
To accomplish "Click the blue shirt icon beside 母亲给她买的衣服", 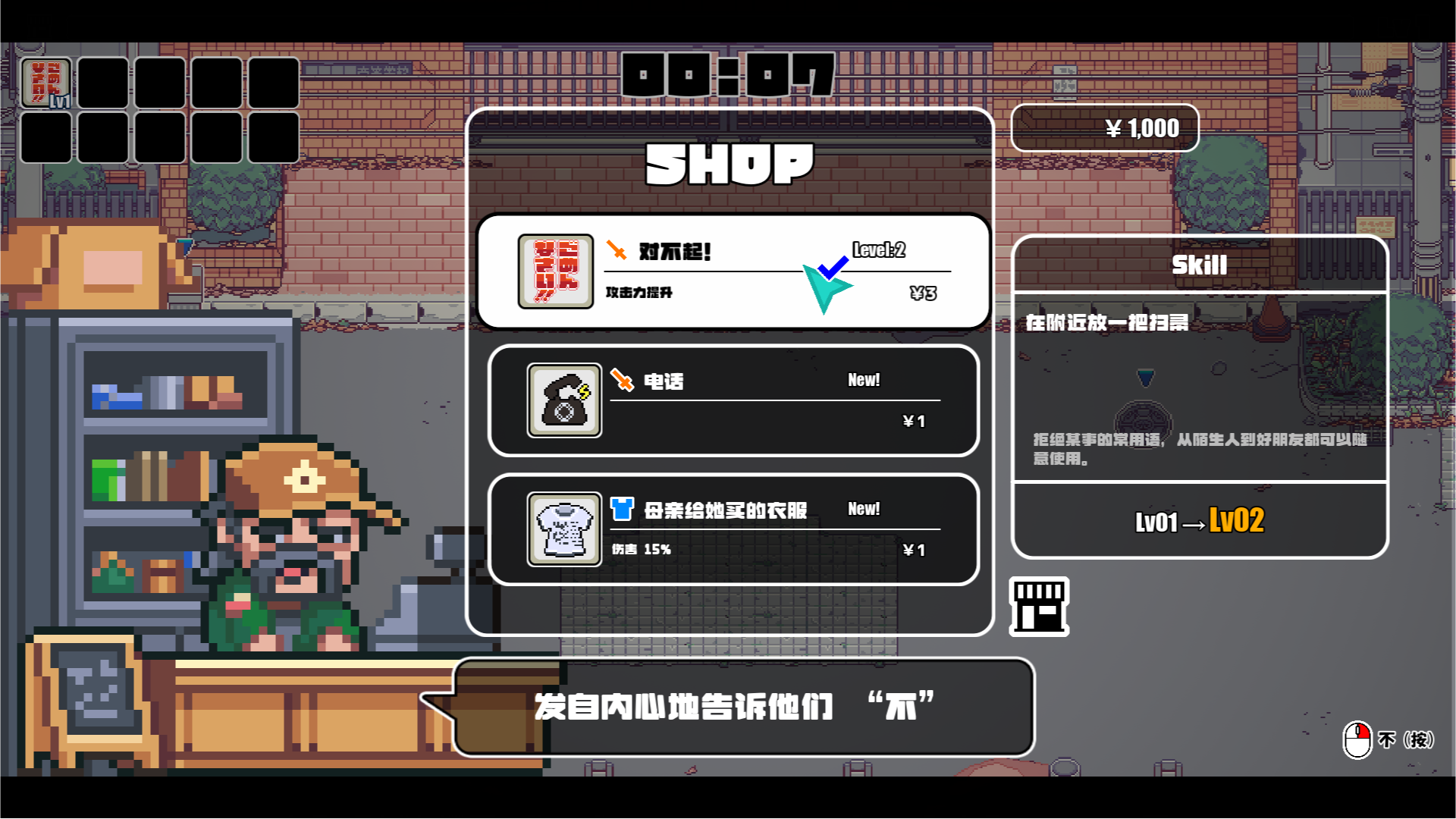I will [620, 509].
